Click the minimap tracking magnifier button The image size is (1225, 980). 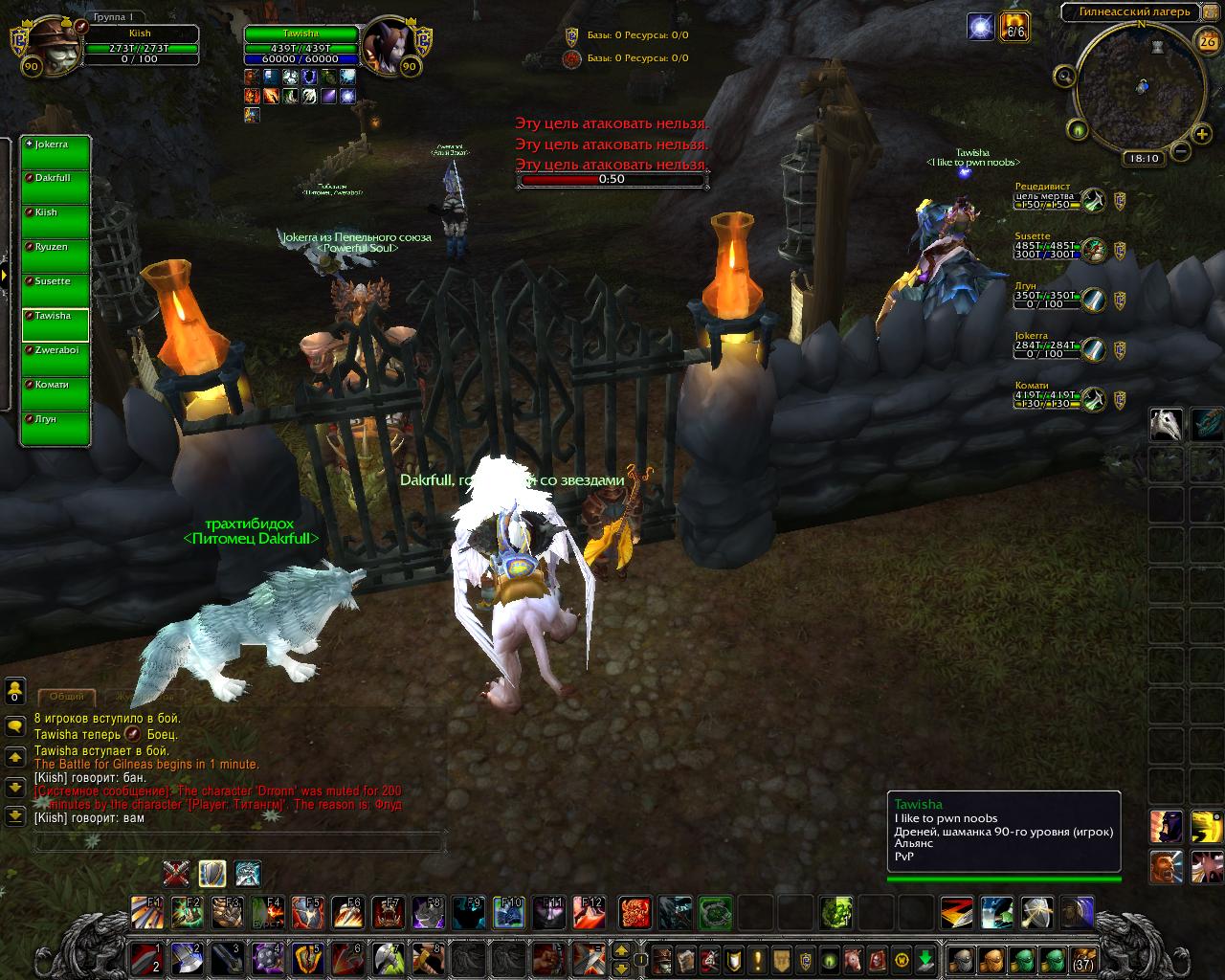pos(1064,76)
